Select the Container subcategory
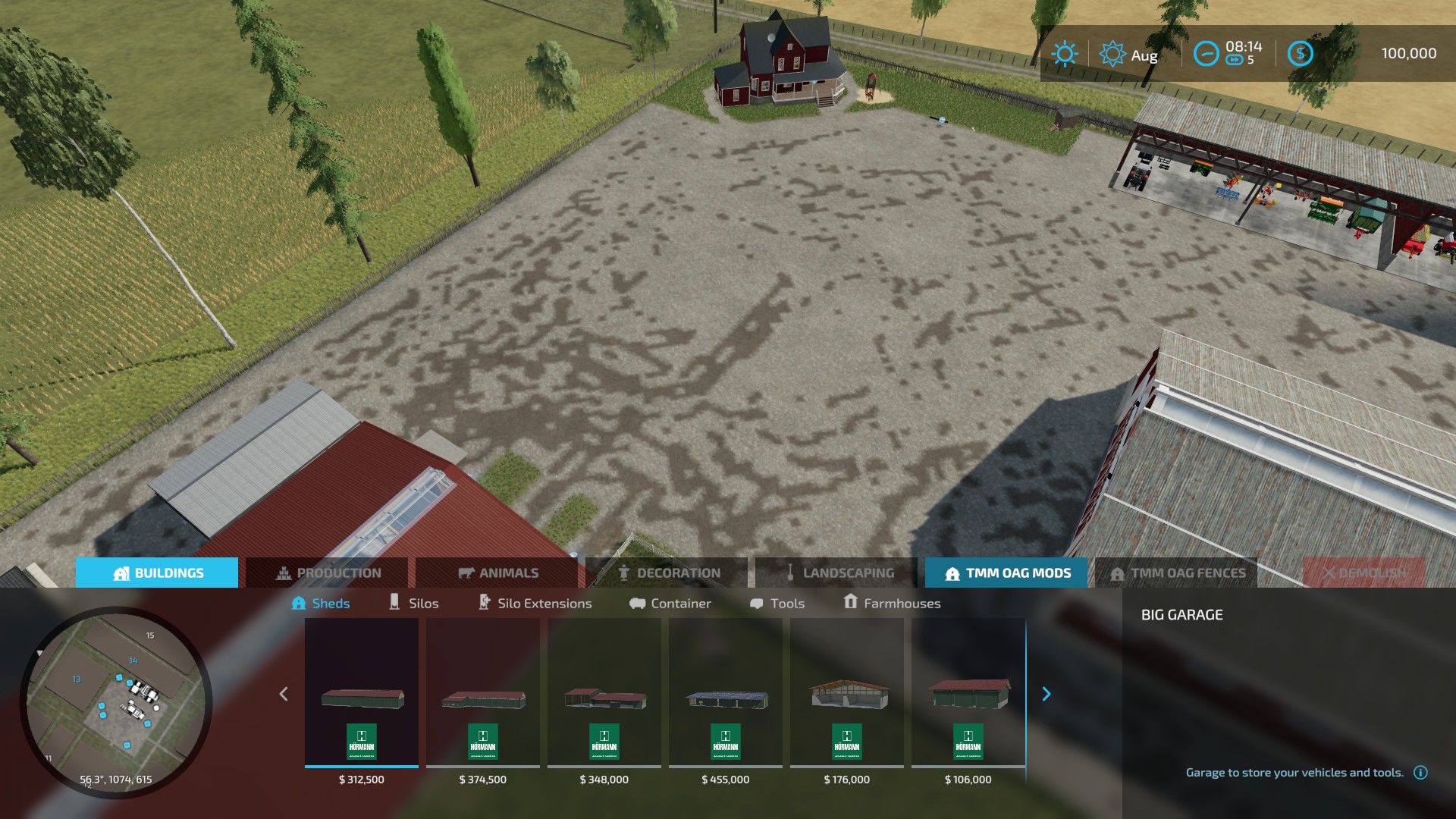1456x819 pixels. 670,604
